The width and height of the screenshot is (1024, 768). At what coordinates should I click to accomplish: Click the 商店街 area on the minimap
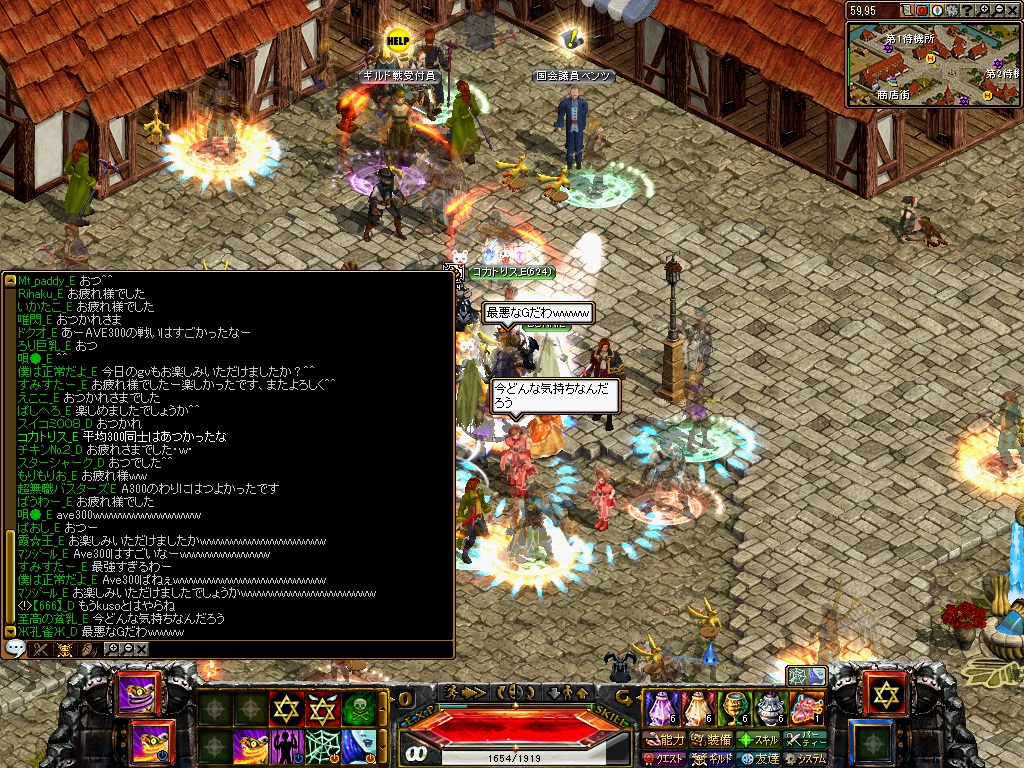click(892, 95)
